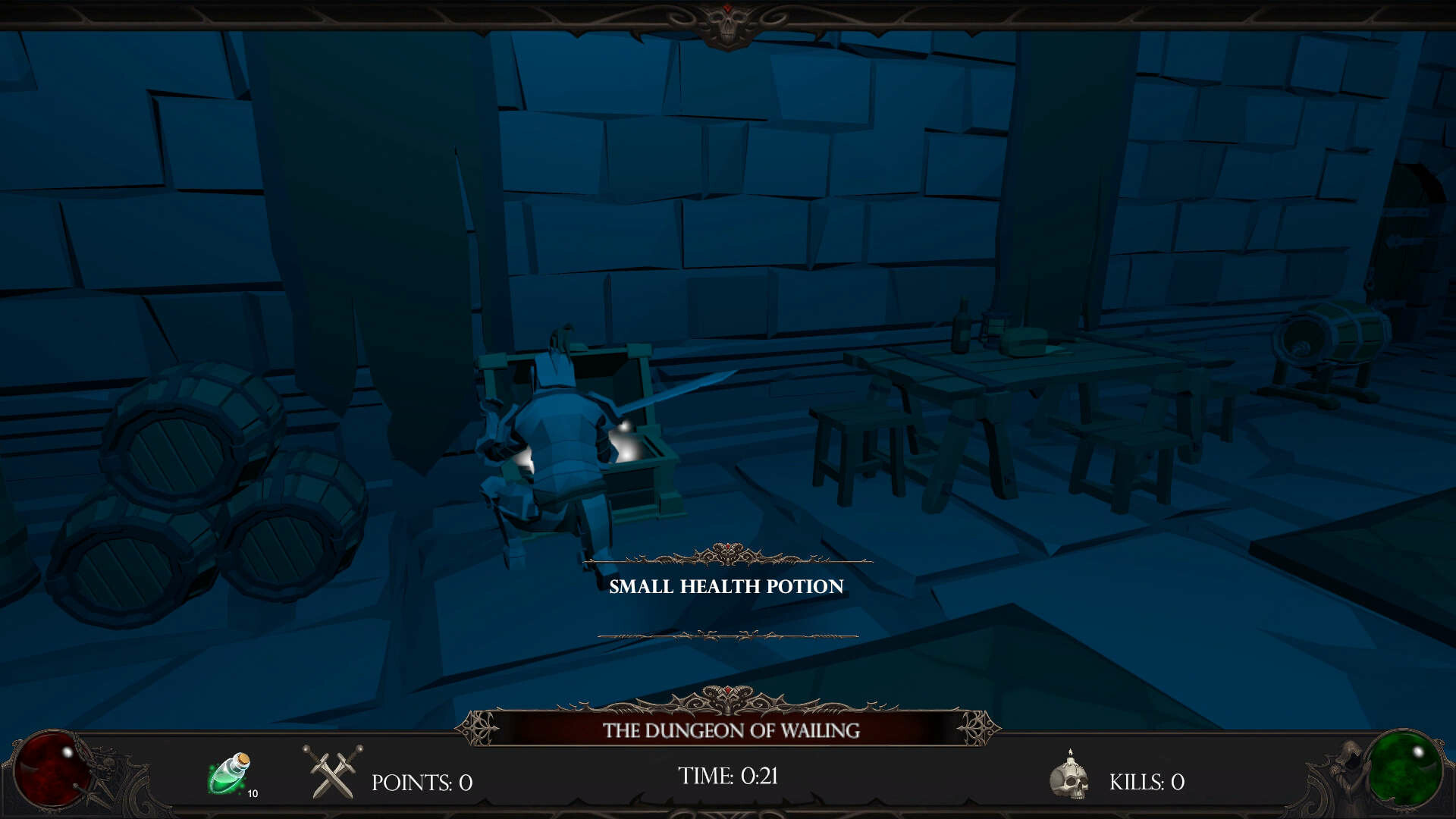Click the TIME: 0:21 display
This screenshot has height=819, width=1456.
(729, 775)
